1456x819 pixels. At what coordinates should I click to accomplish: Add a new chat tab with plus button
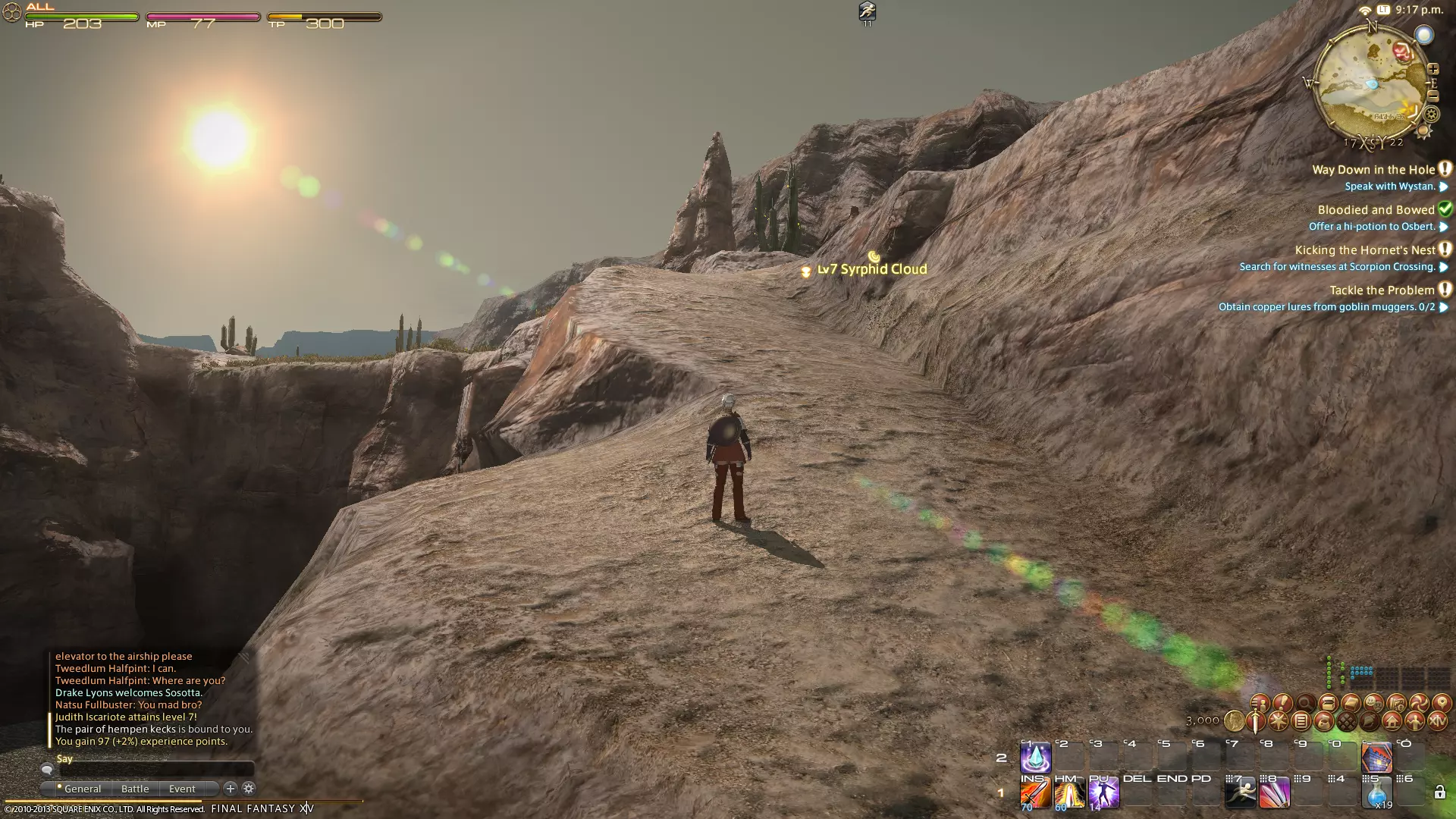tap(231, 789)
